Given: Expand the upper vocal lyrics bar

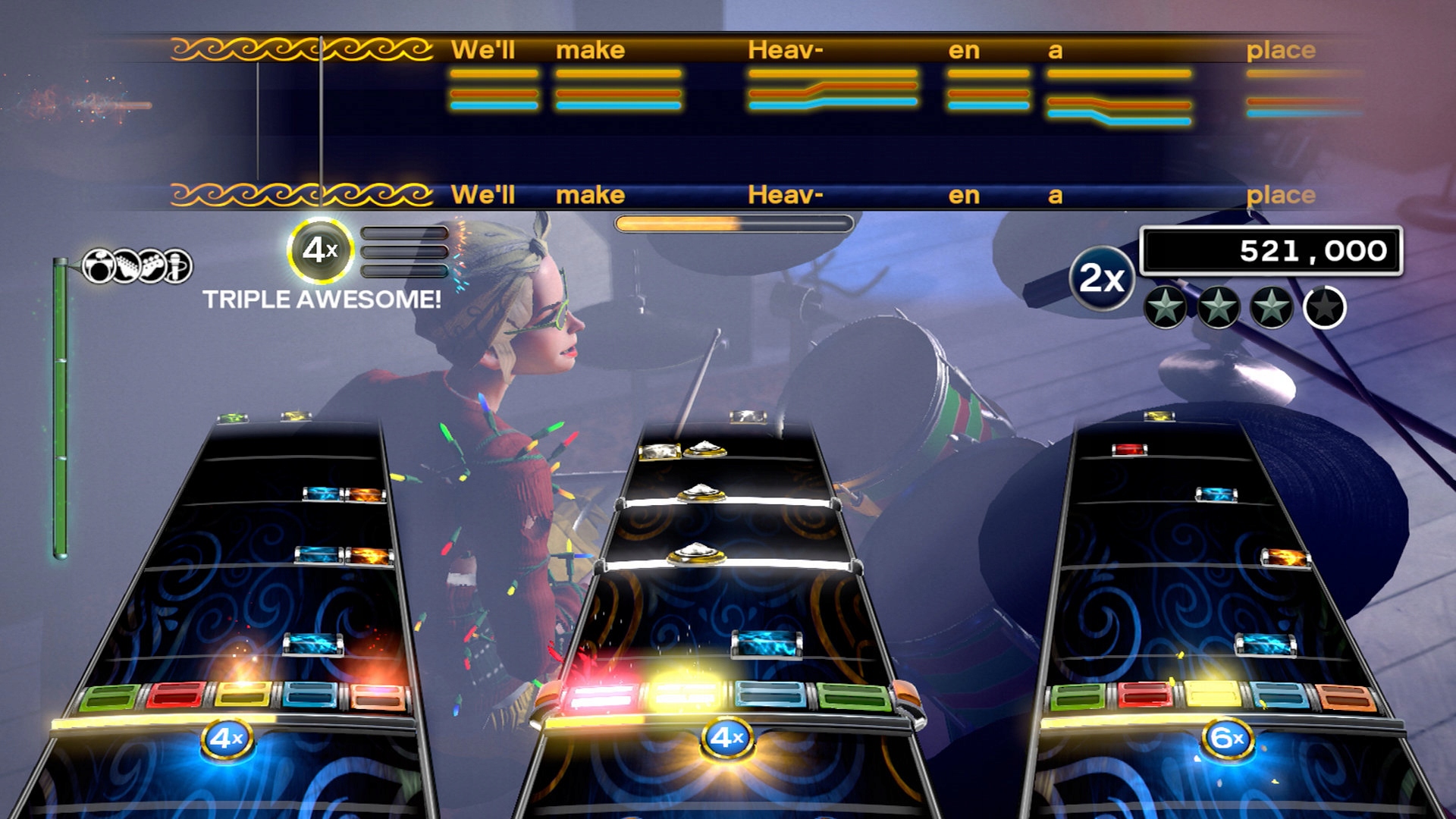Looking at the screenshot, I should pos(758,49).
